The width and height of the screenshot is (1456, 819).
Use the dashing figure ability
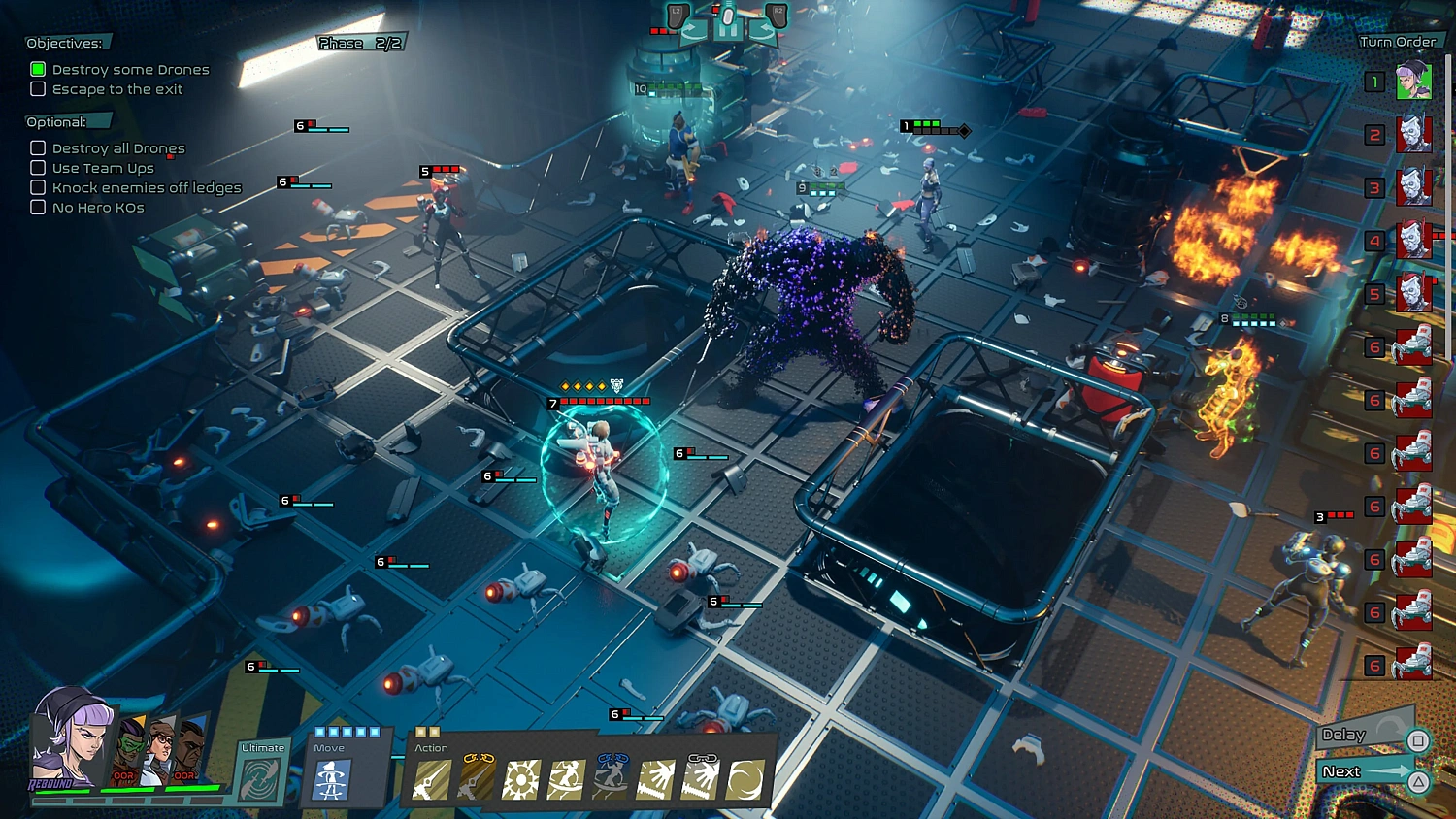click(565, 780)
